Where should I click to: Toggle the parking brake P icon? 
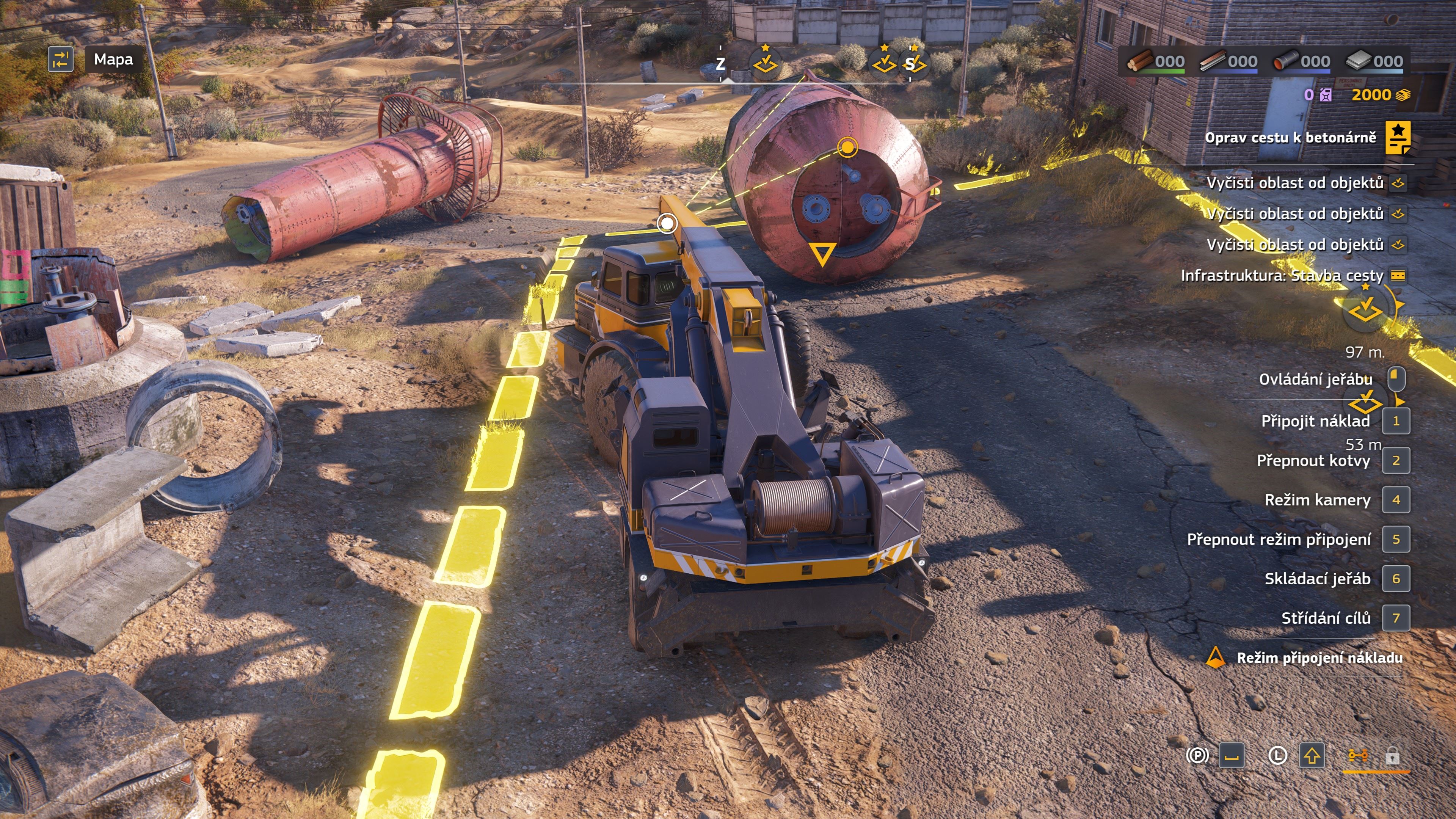(1197, 756)
